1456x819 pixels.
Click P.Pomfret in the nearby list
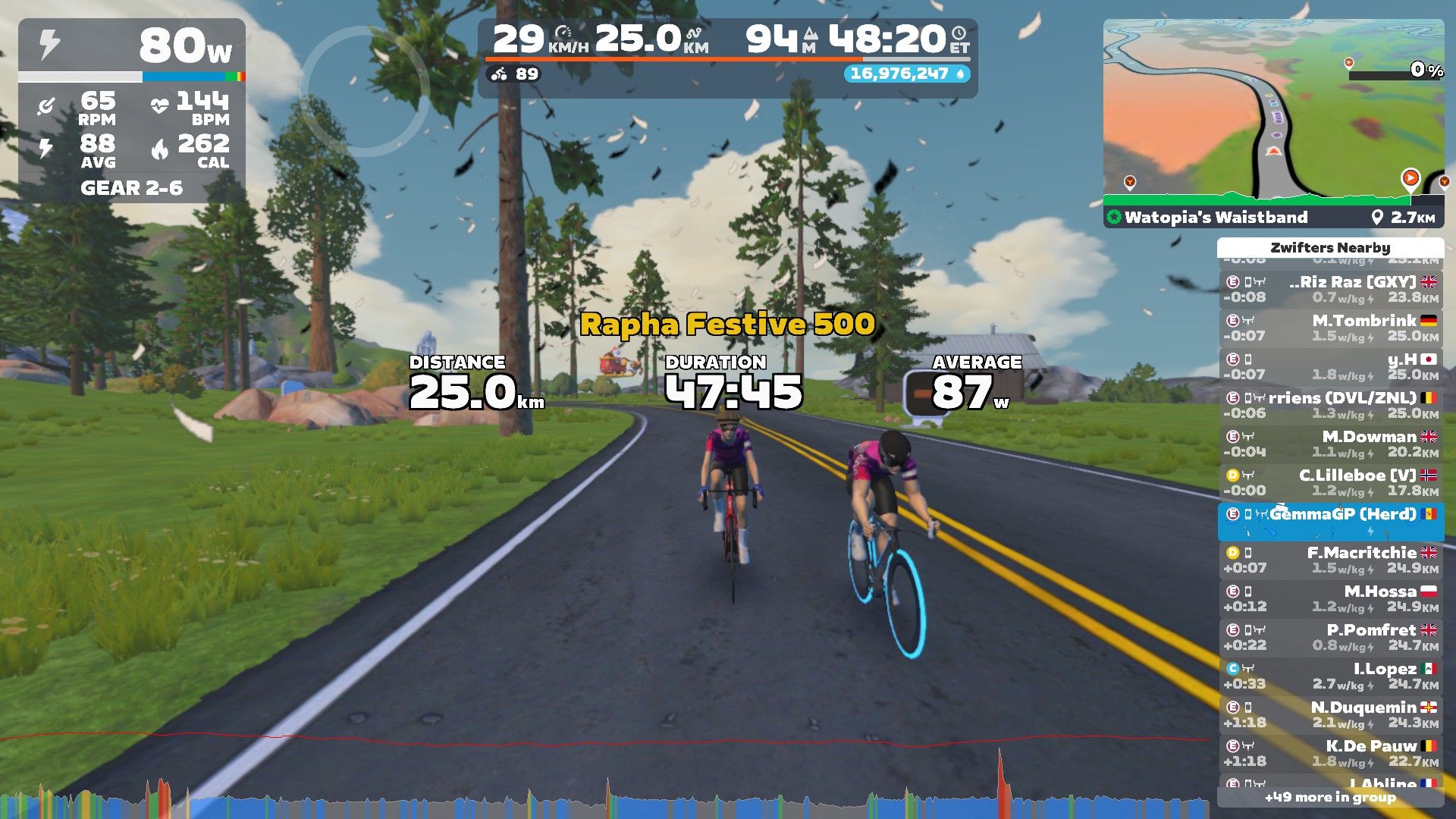coord(1331,637)
